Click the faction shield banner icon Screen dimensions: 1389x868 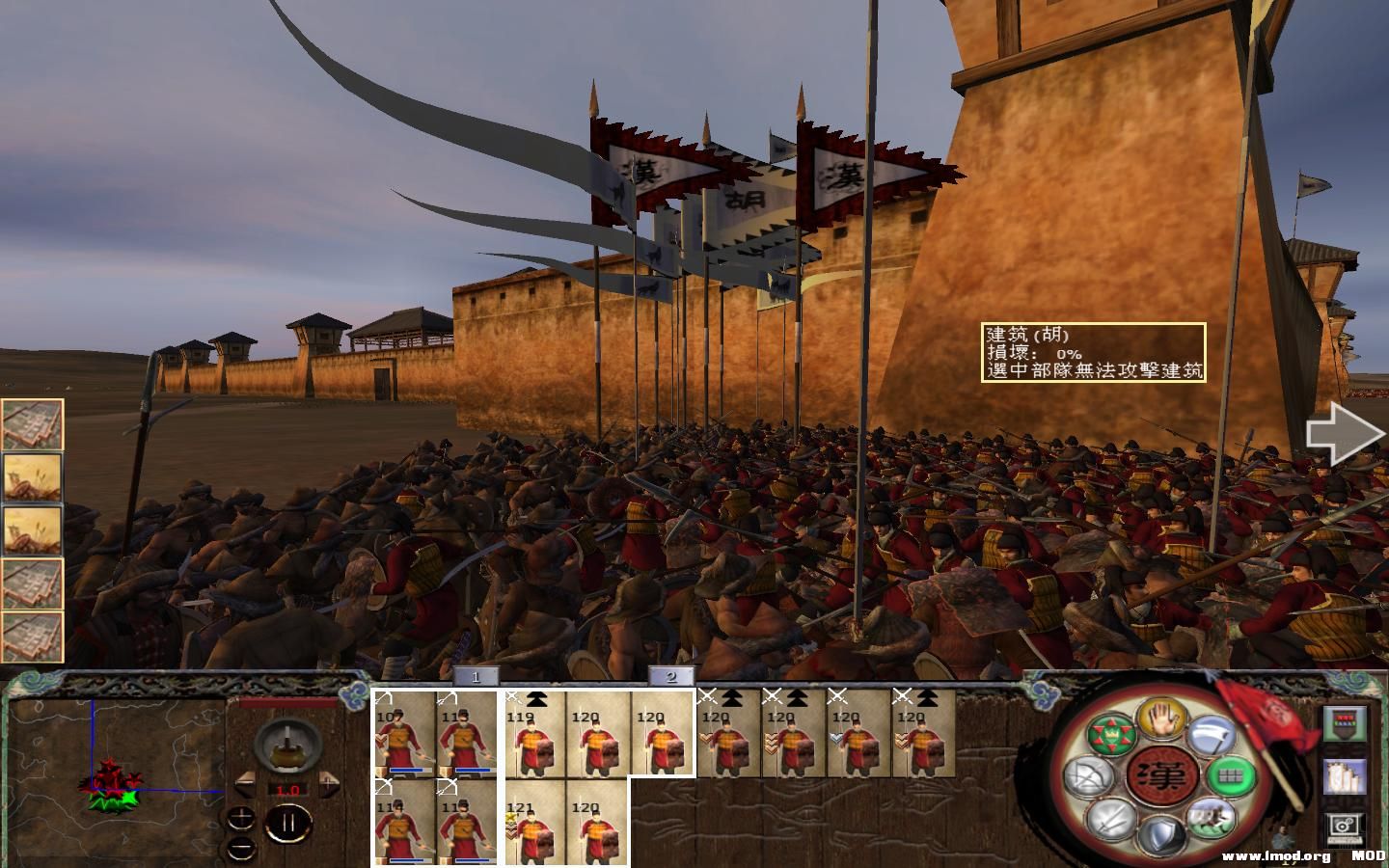click(1346, 723)
